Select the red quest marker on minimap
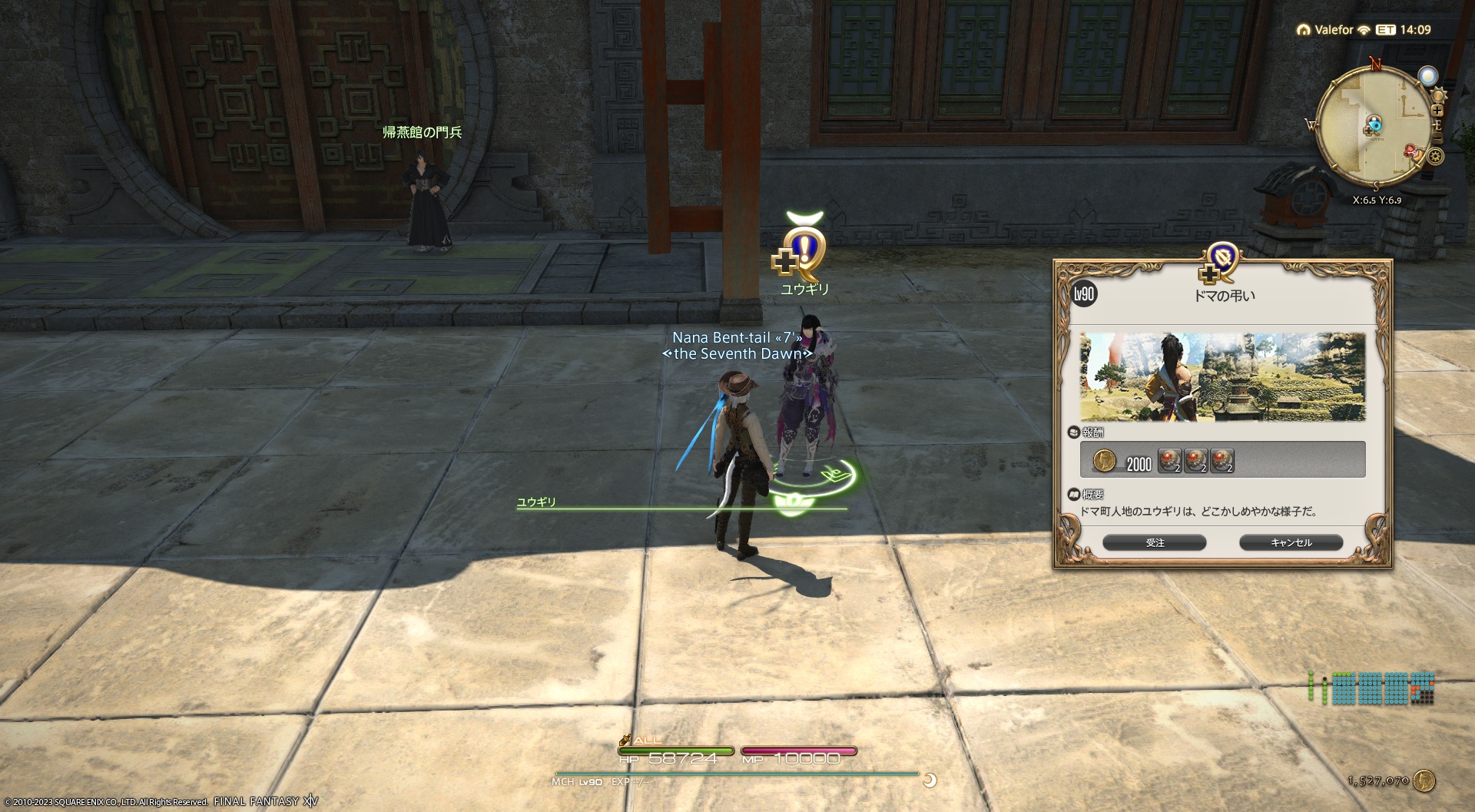This screenshot has width=1475, height=812. tap(1412, 151)
